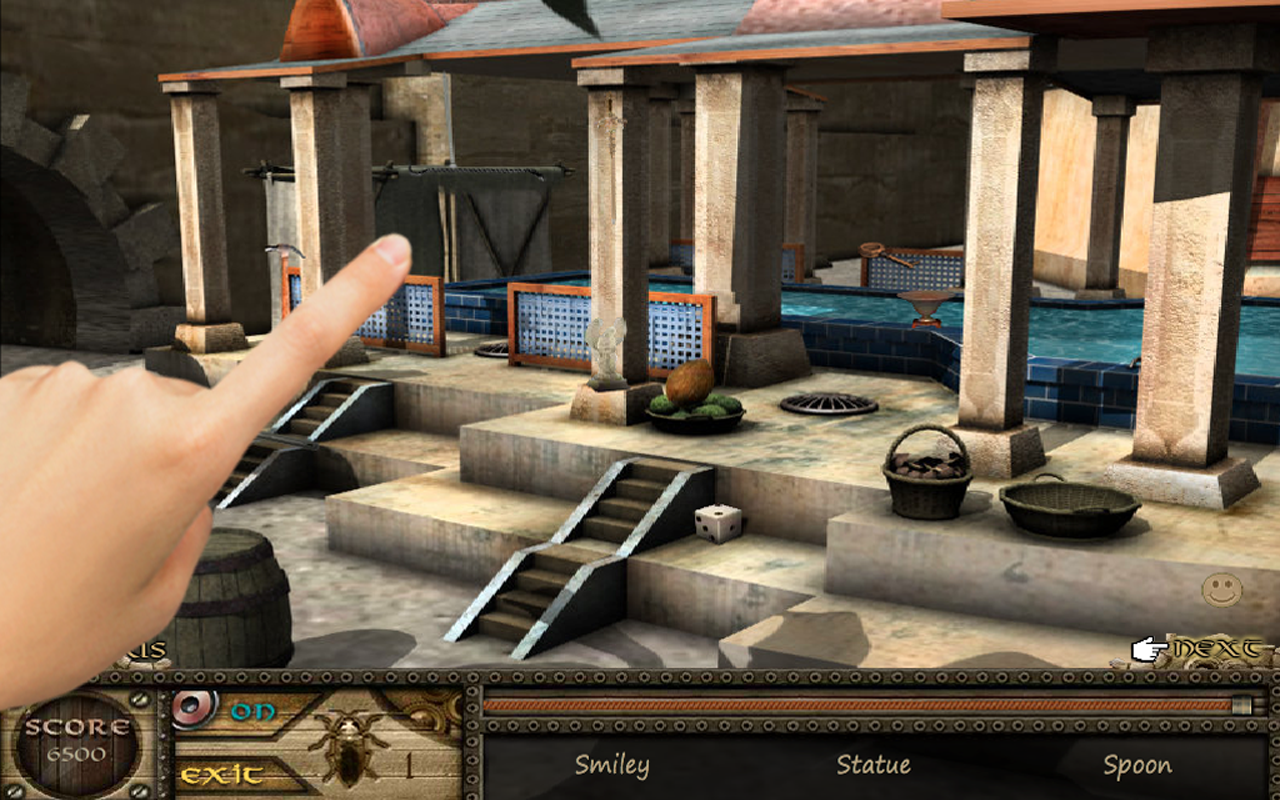Click the hidden smiley face on the wall
Image resolution: width=1280 pixels, height=800 pixels.
[x=1222, y=589]
